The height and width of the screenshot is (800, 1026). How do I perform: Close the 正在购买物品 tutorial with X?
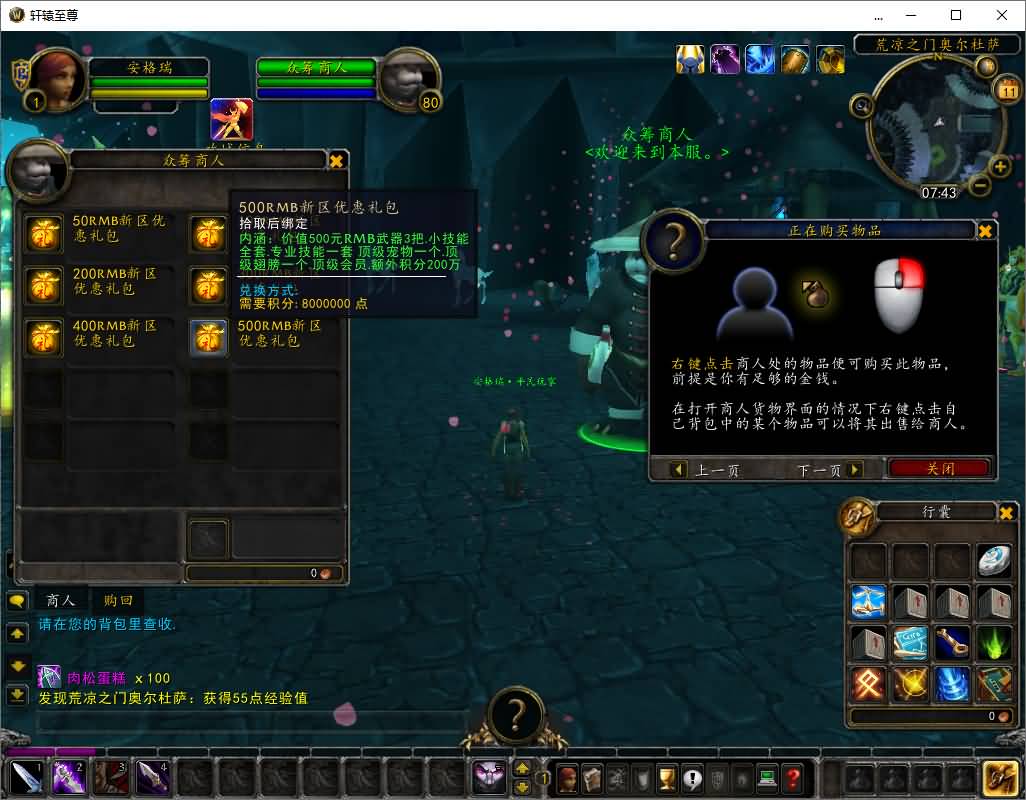985,231
